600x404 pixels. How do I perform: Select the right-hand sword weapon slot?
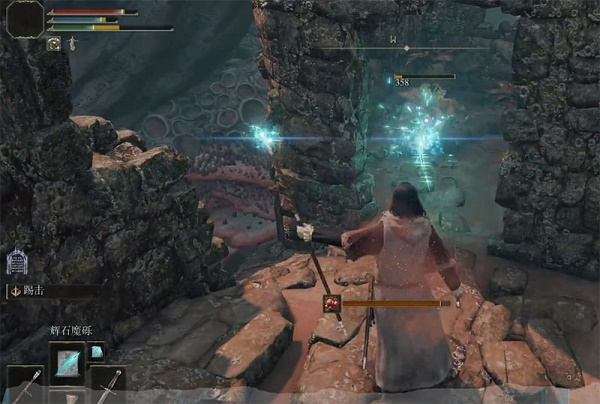tap(106, 384)
